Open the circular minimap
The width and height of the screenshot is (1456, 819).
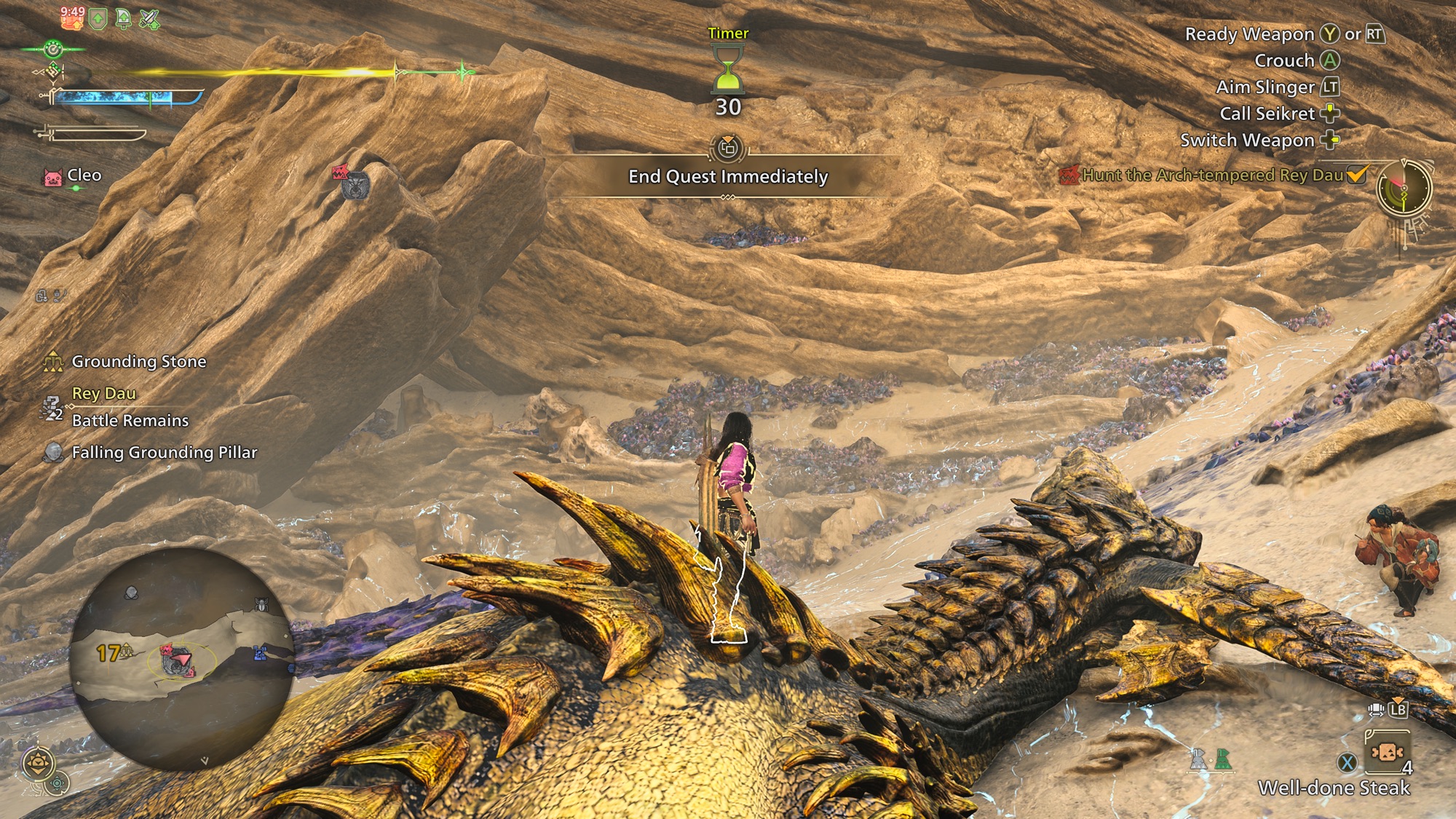tap(181, 659)
